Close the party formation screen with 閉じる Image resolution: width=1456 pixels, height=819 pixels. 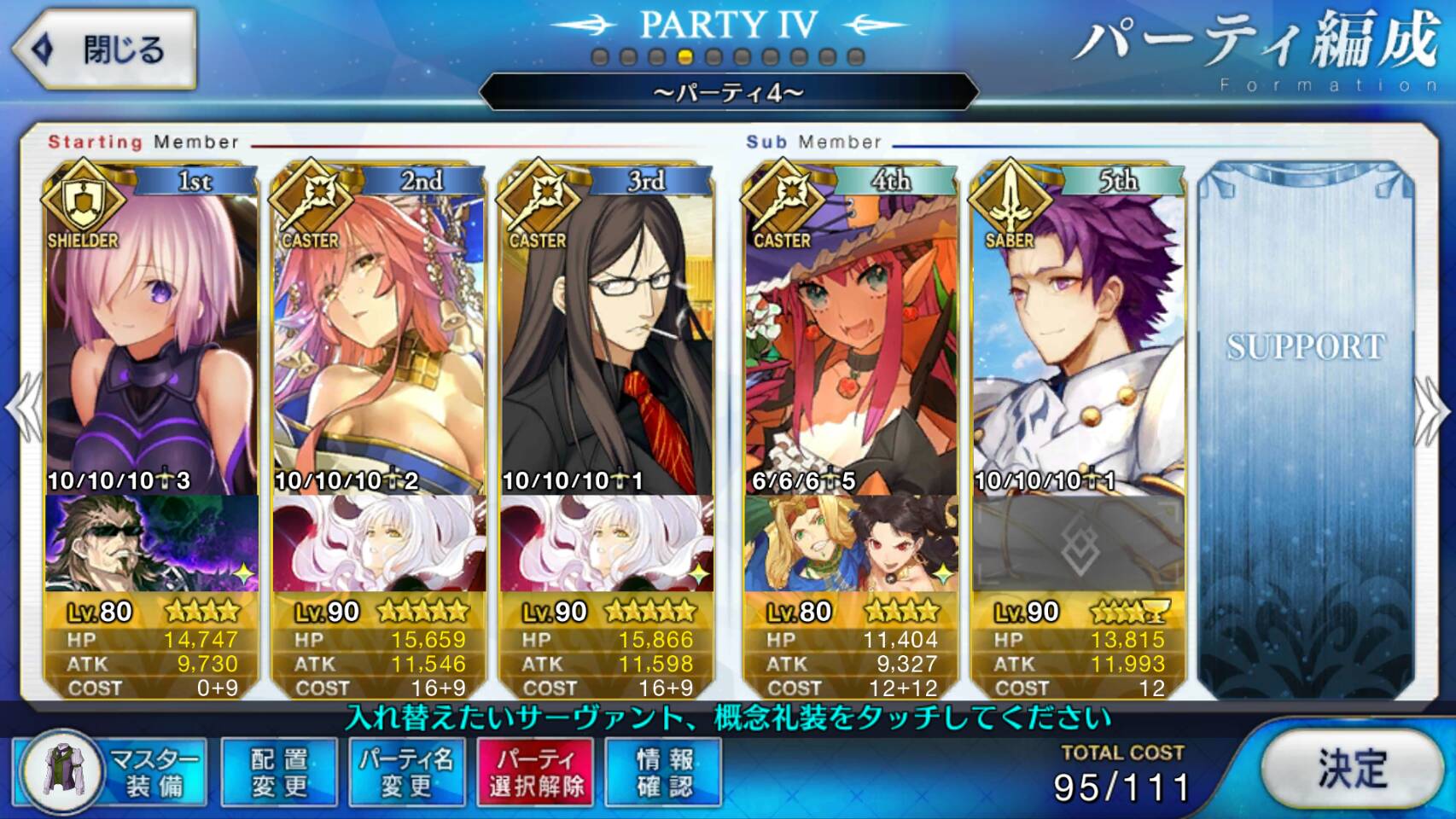[x=104, y=49]
